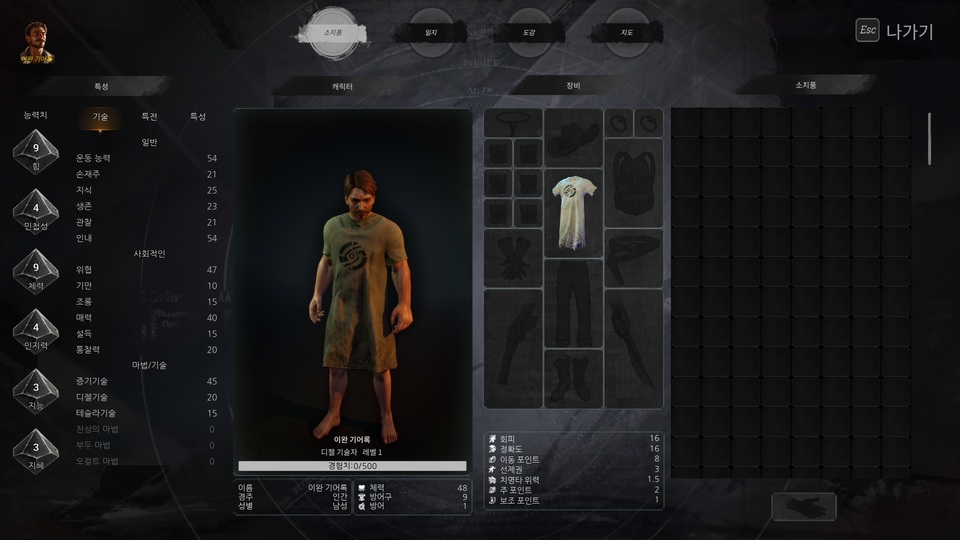The width and height of the screenshot is (960, 540).
Task: Exit with the 나가기 button
Action: (x=895, y=31)
